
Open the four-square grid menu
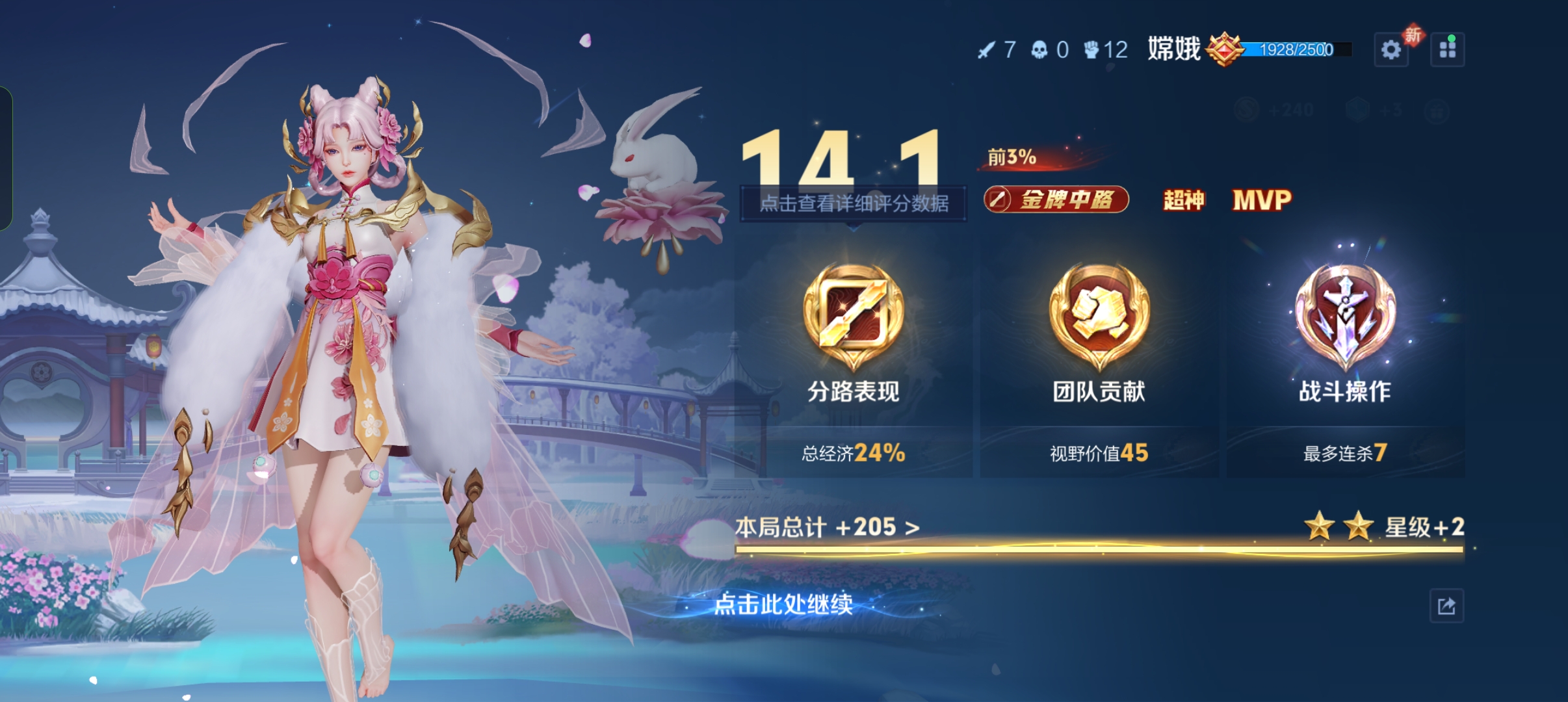point(1447,50)
